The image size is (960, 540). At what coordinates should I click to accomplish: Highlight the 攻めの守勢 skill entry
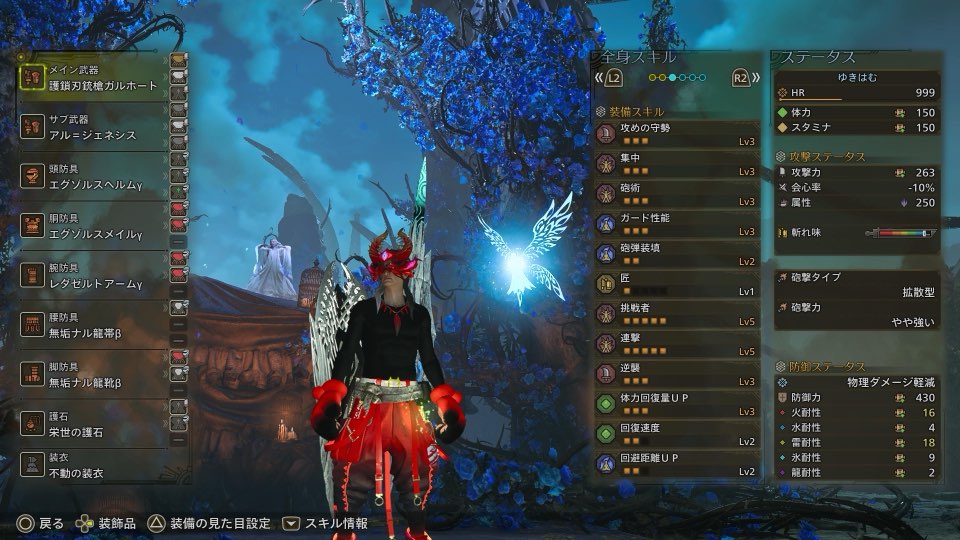(x=676, y=135)
